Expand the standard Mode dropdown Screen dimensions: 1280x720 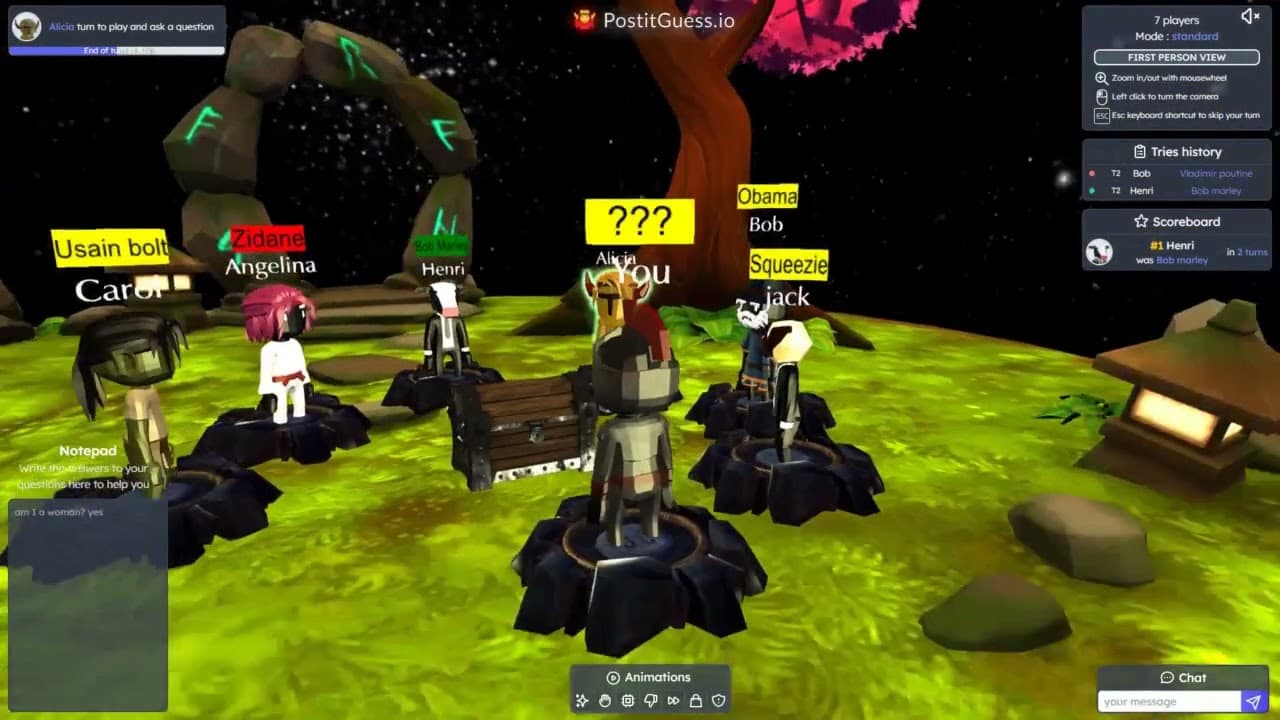click(x=1194, y=35)
